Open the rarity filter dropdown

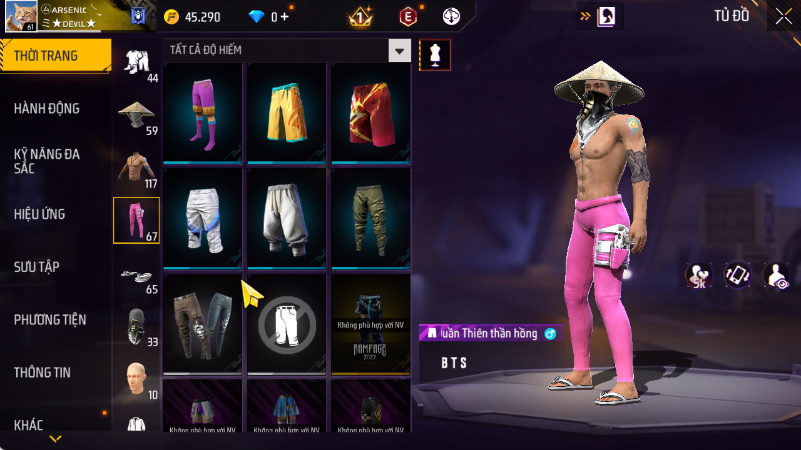click(399, 51)
